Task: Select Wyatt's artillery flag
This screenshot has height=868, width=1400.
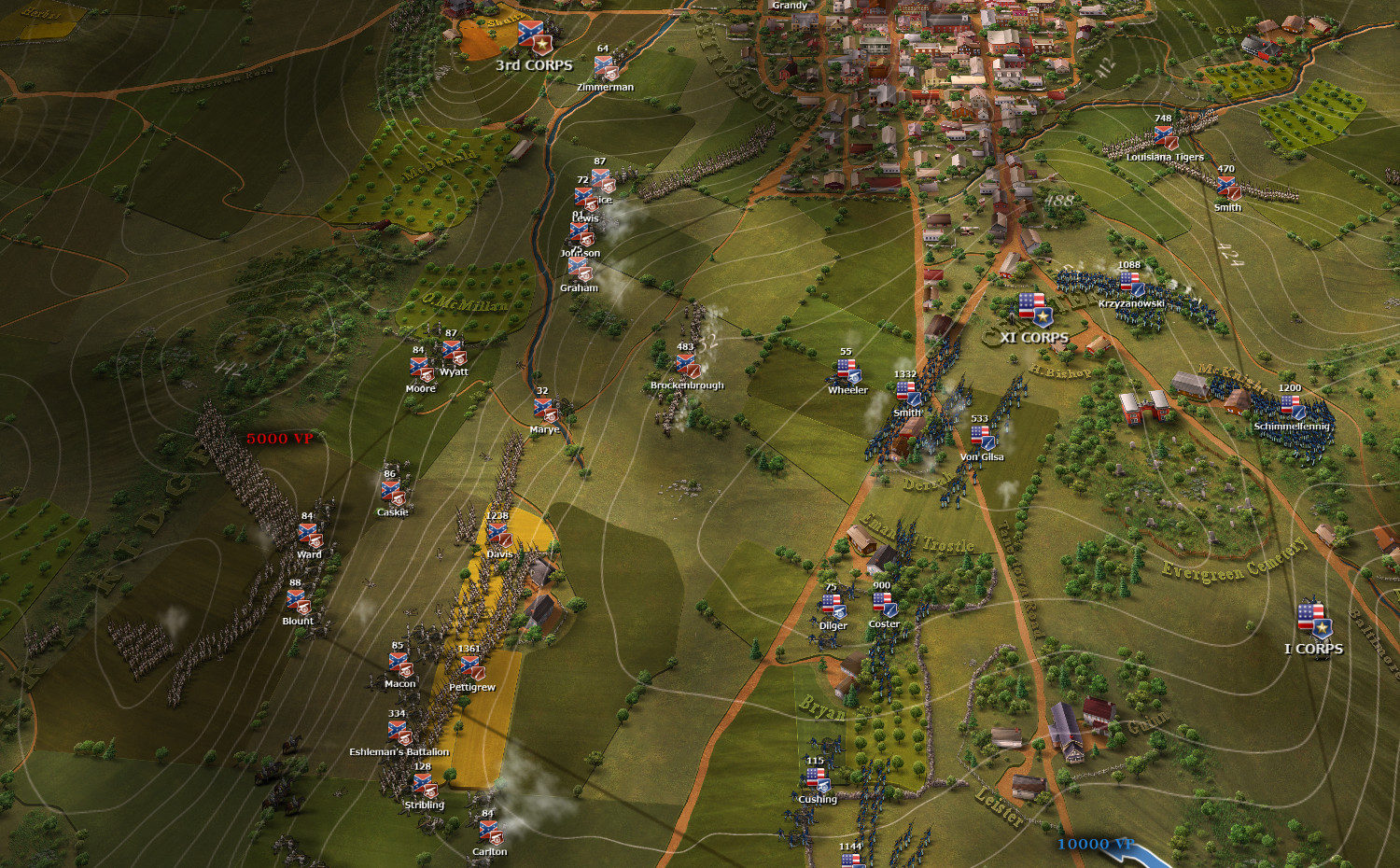Action: tap(453, 353)
